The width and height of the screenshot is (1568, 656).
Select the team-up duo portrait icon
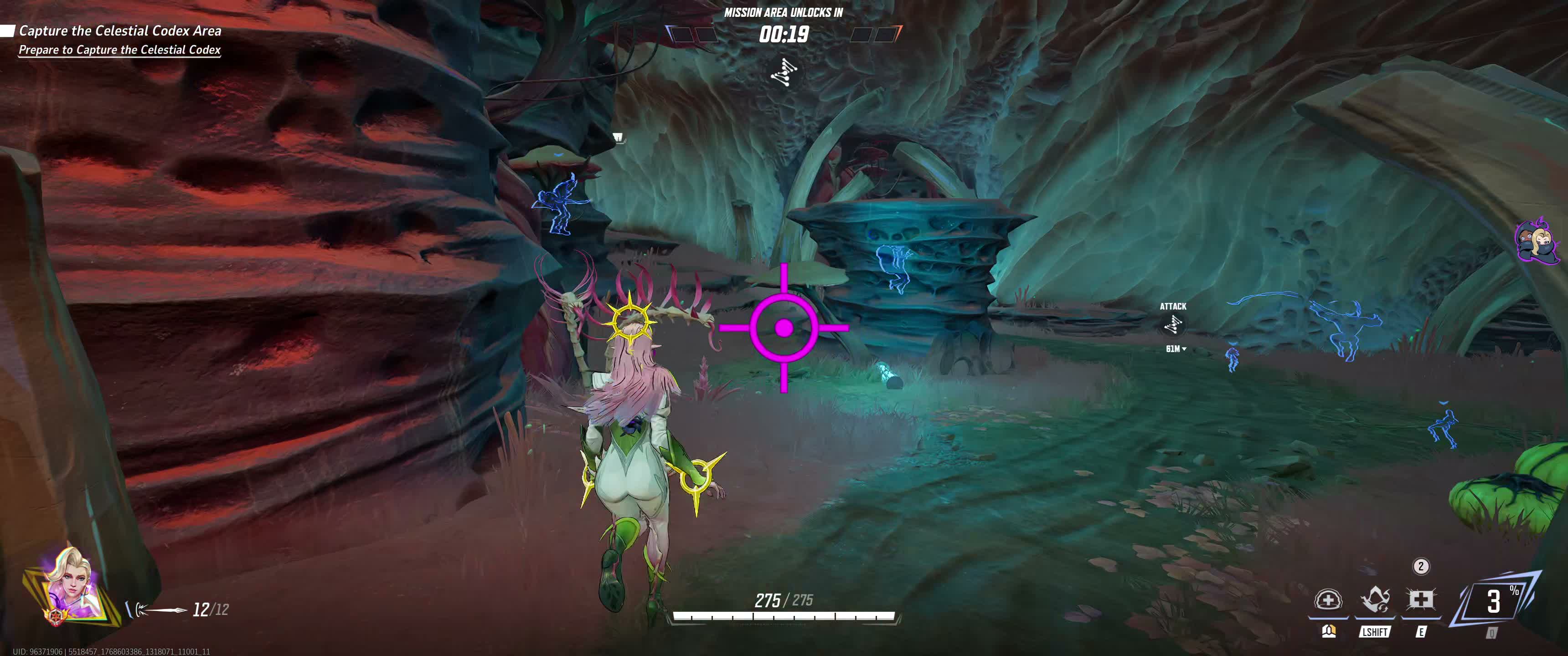[1537, 241]
